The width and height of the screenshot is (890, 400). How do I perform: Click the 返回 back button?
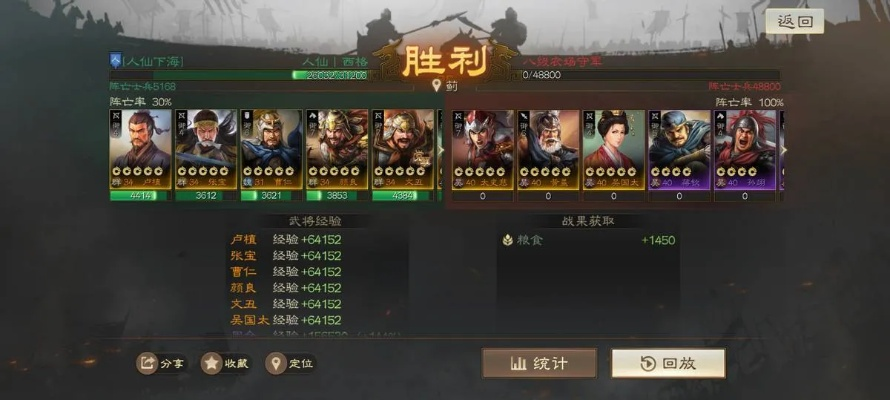point(795,21)
